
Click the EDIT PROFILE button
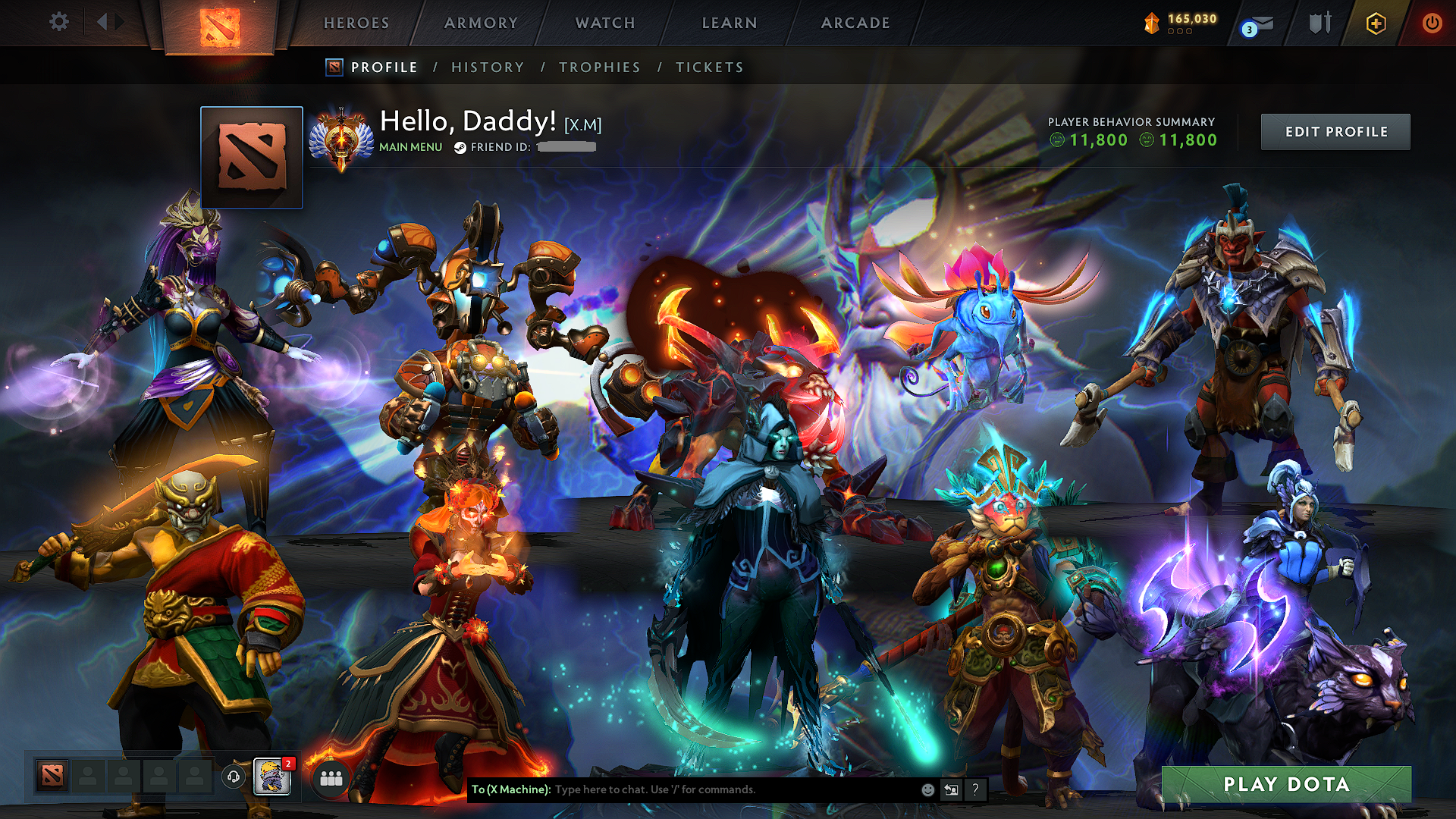point(1335,131)
